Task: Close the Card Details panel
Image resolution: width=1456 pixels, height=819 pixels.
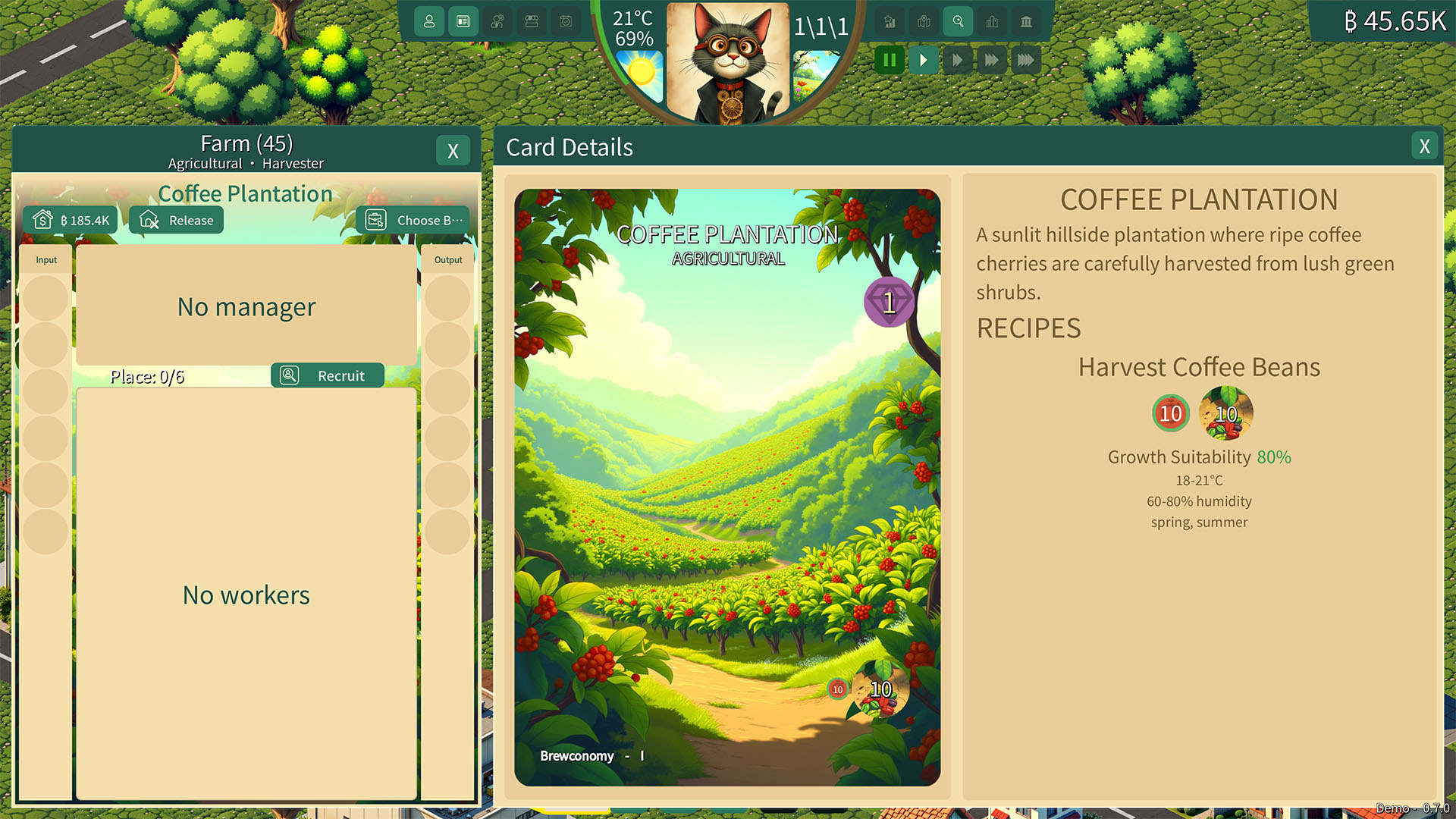Action: (1424, 146)
